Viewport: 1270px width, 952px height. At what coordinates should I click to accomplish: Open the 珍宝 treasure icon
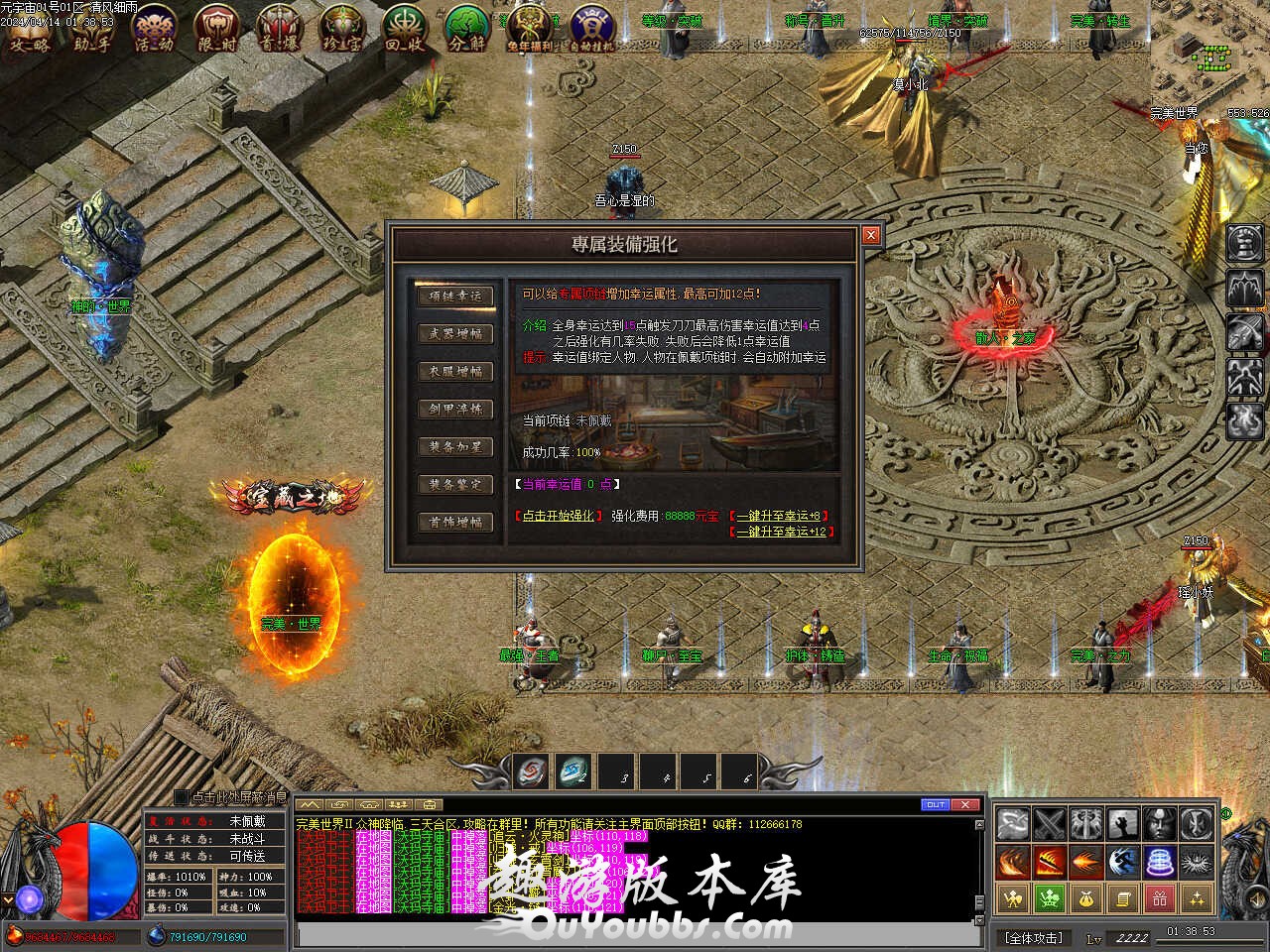(341, 28)
